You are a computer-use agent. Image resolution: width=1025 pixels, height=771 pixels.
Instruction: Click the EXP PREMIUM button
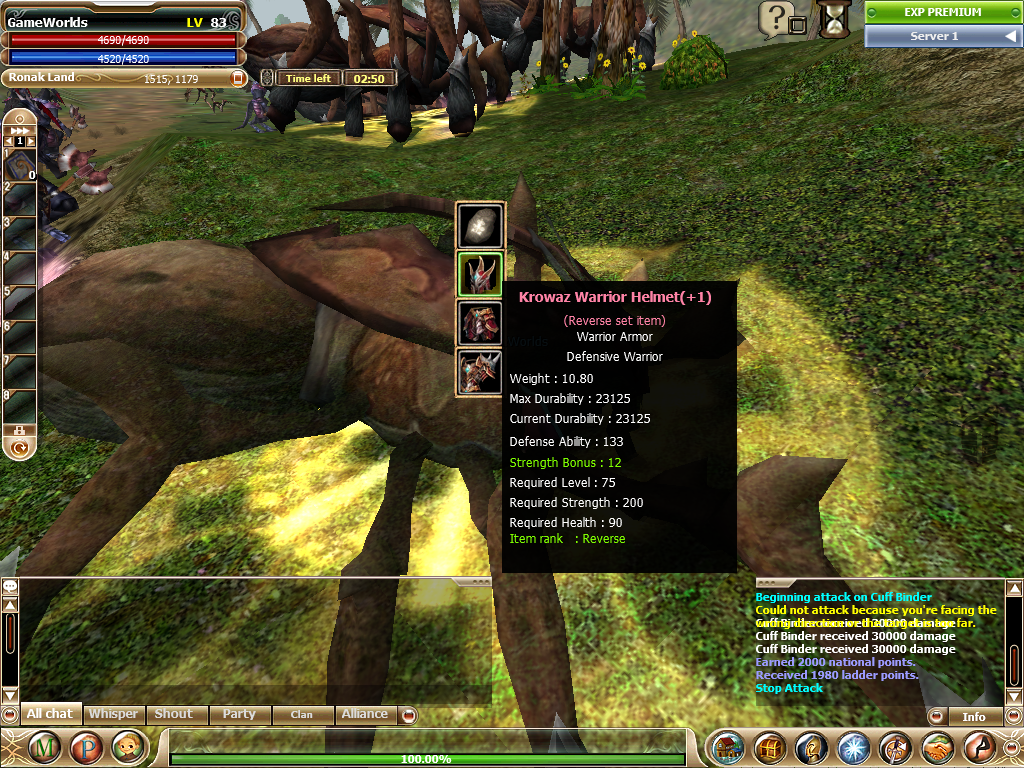[943, 12]
